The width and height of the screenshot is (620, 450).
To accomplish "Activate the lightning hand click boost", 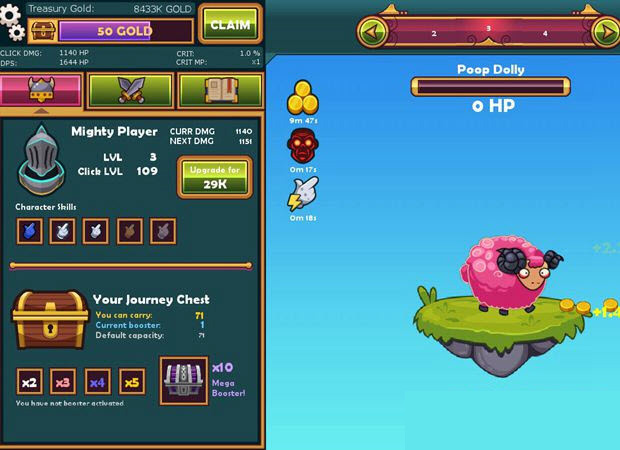I will point(302,195).
